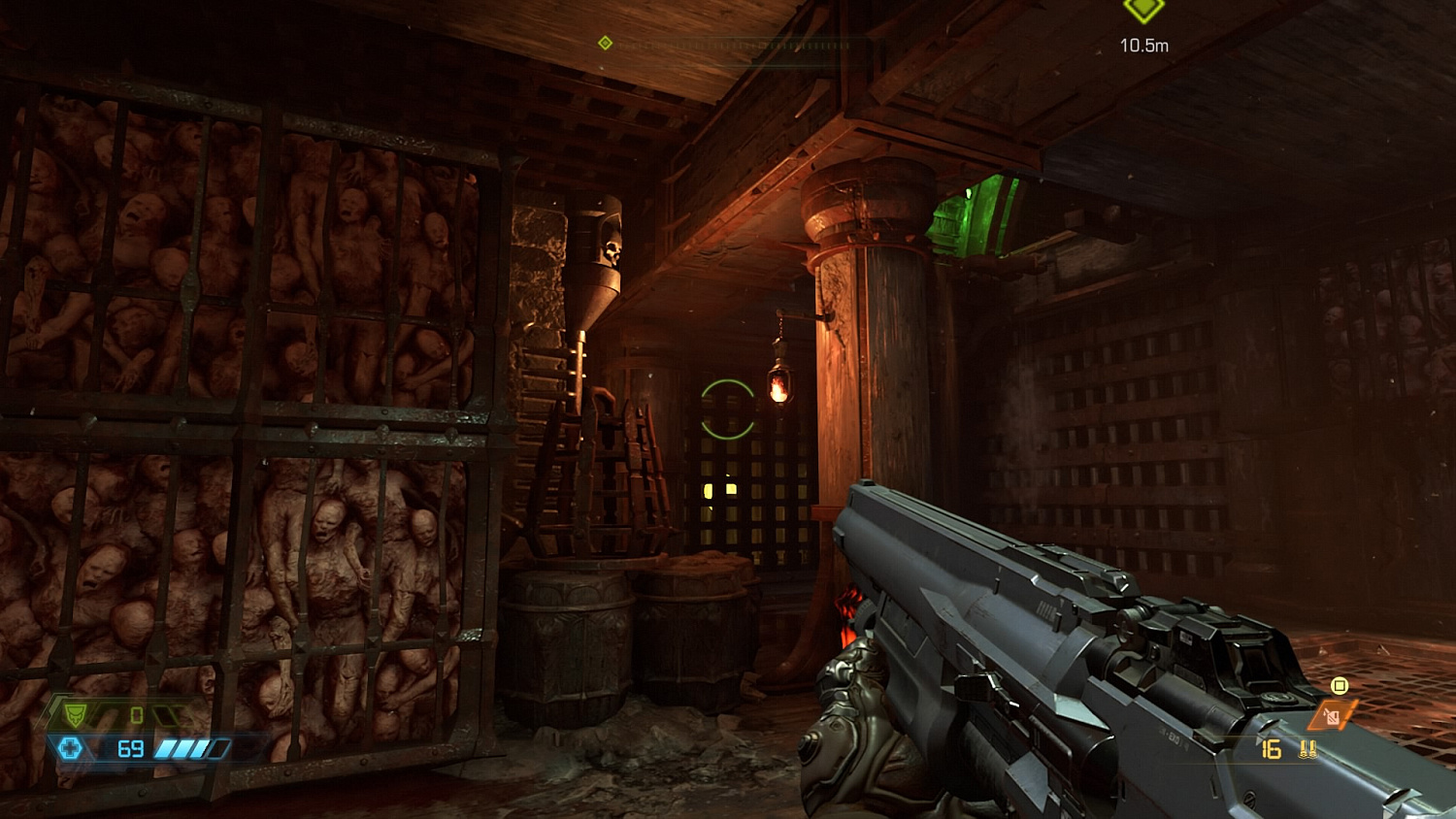Select the extra lives counter showing 0
The image size is (1456, 819).
136,715
